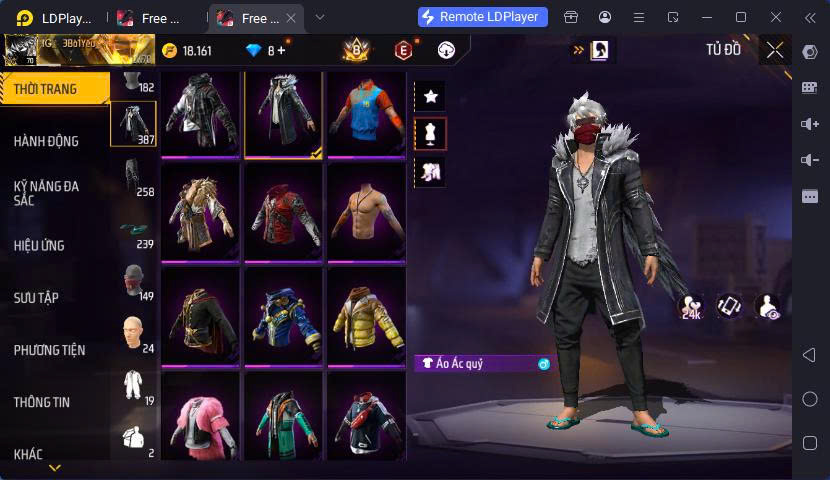The image size is (830, 480).
Task: Switch to Kỹ Năng Đa Sắc tab
Action: coord(47,193)
